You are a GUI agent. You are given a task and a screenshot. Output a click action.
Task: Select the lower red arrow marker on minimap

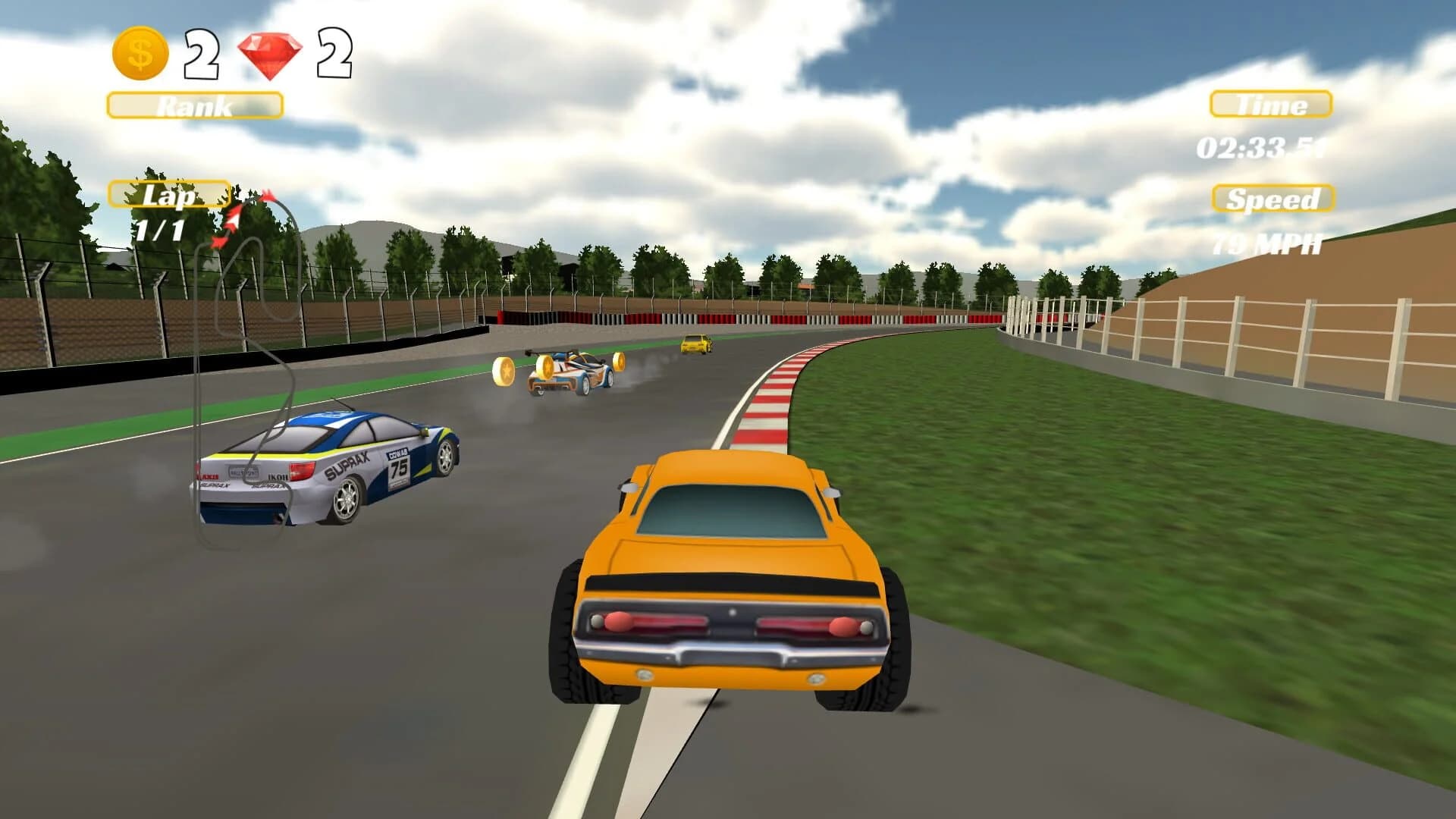point(220,243)
